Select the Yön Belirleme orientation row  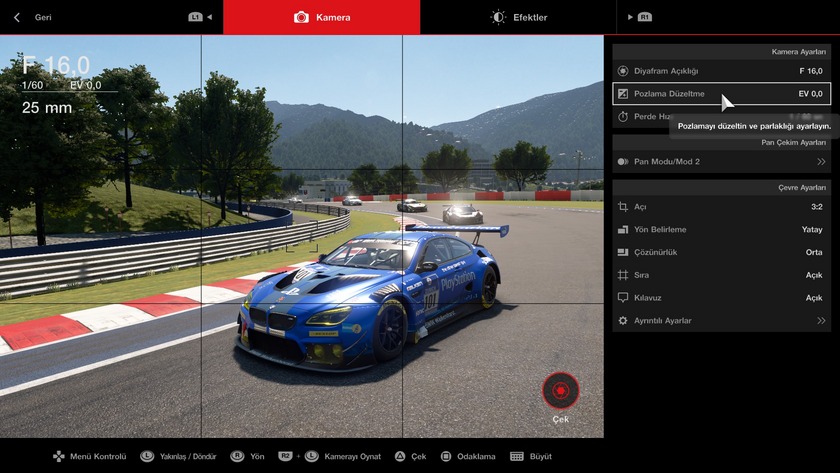(x=720, y=230)
